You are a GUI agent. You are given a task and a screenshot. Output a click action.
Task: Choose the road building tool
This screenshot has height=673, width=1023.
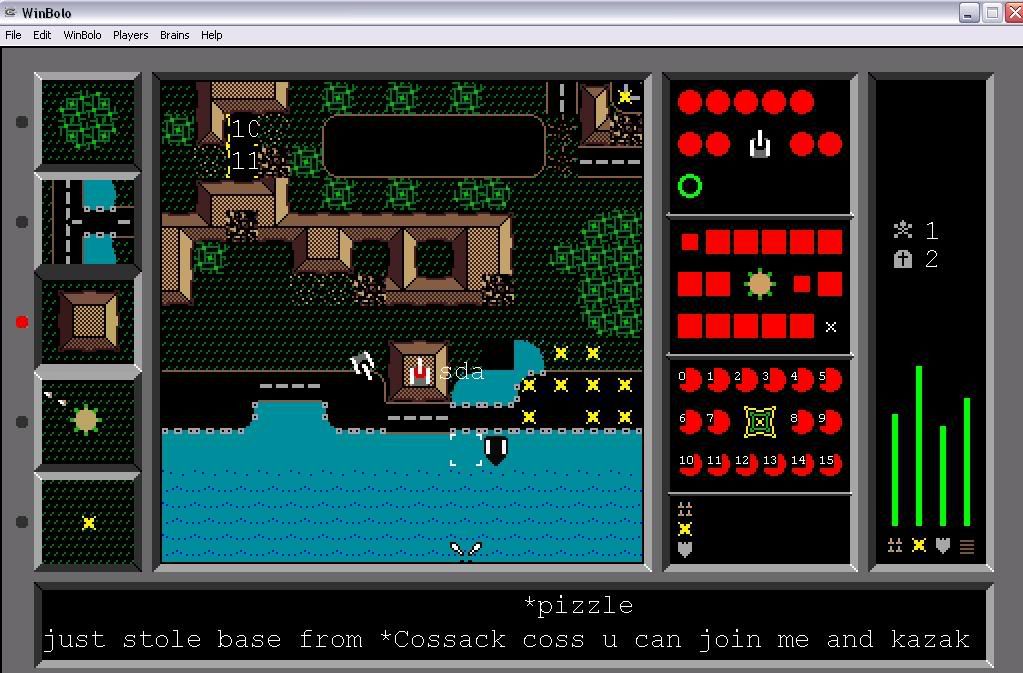pyautogui.click(x=88, y=221)
